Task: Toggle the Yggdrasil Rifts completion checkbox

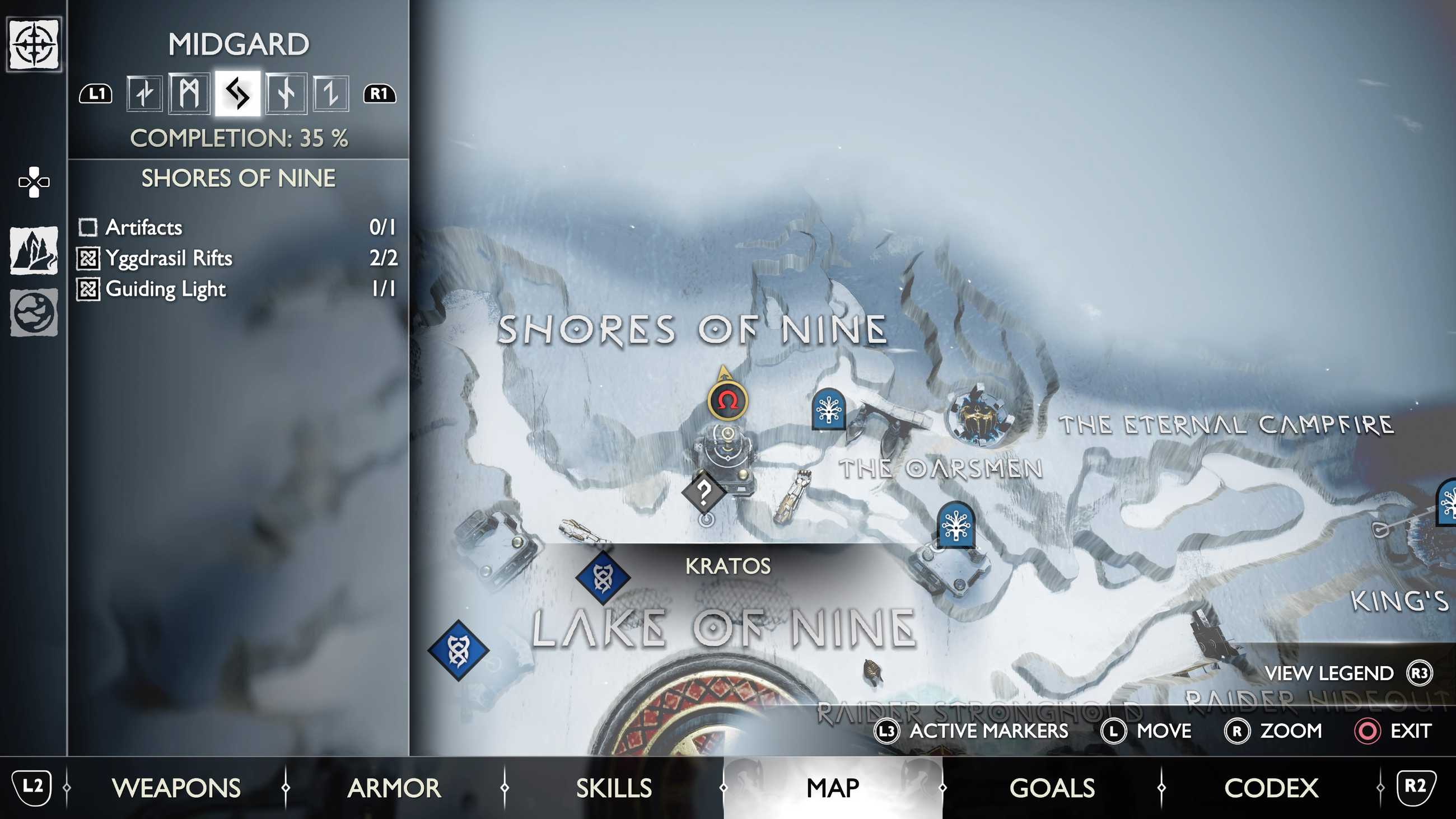Action: pos(87,259)
